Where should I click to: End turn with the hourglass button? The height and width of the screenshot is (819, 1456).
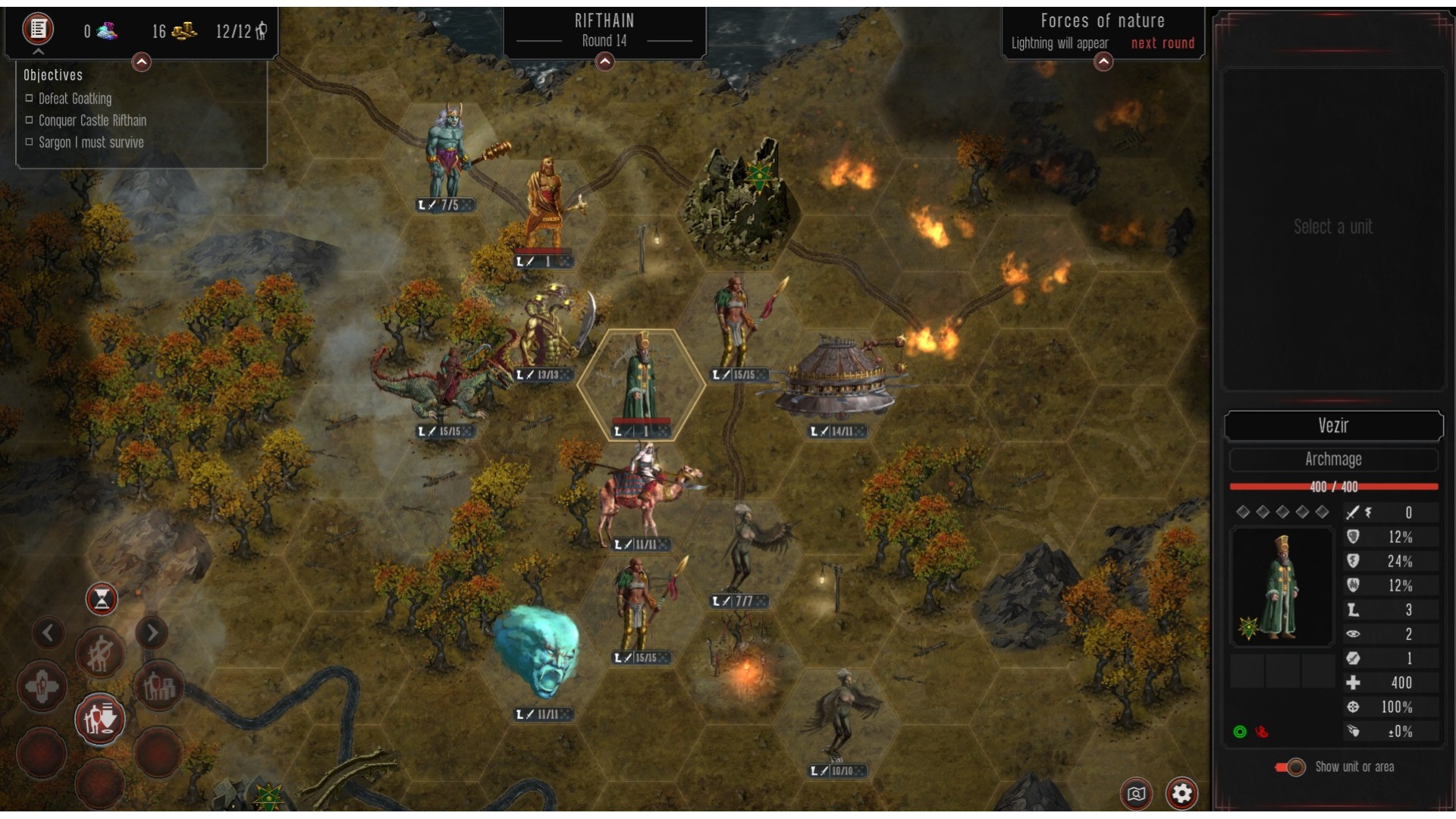pos(102,600)
